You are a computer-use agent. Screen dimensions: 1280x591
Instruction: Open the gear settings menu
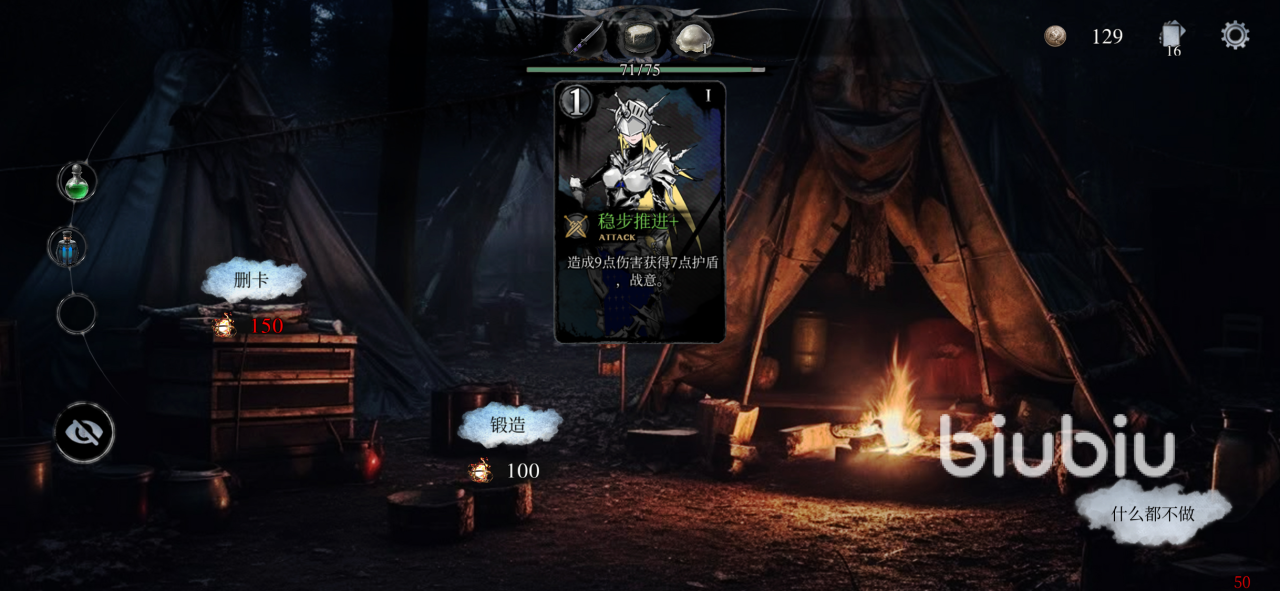tap(1235, 36)
